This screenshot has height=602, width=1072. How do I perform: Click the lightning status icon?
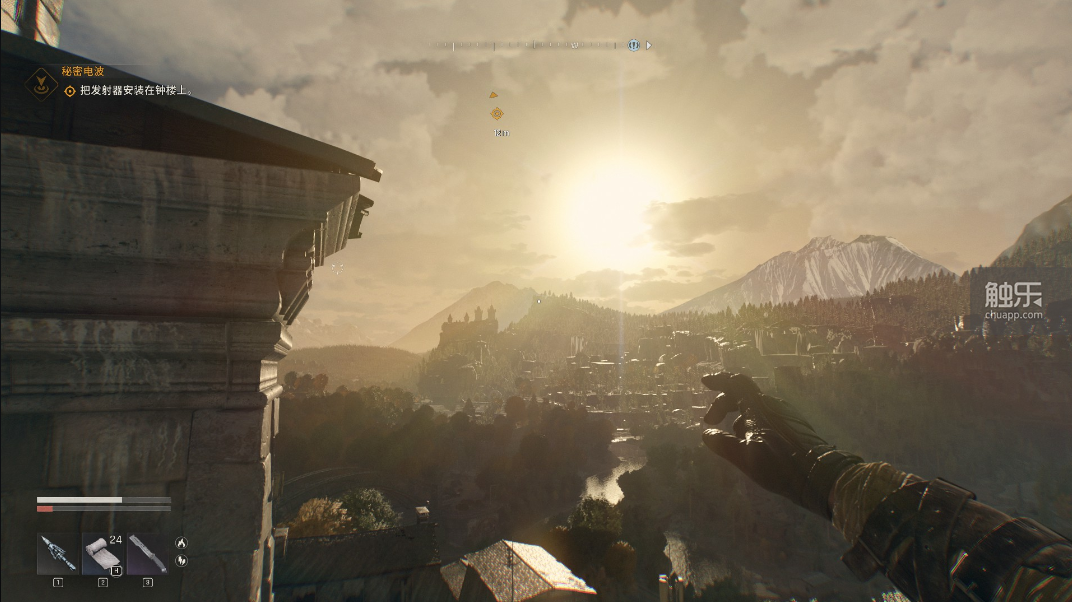181,560
